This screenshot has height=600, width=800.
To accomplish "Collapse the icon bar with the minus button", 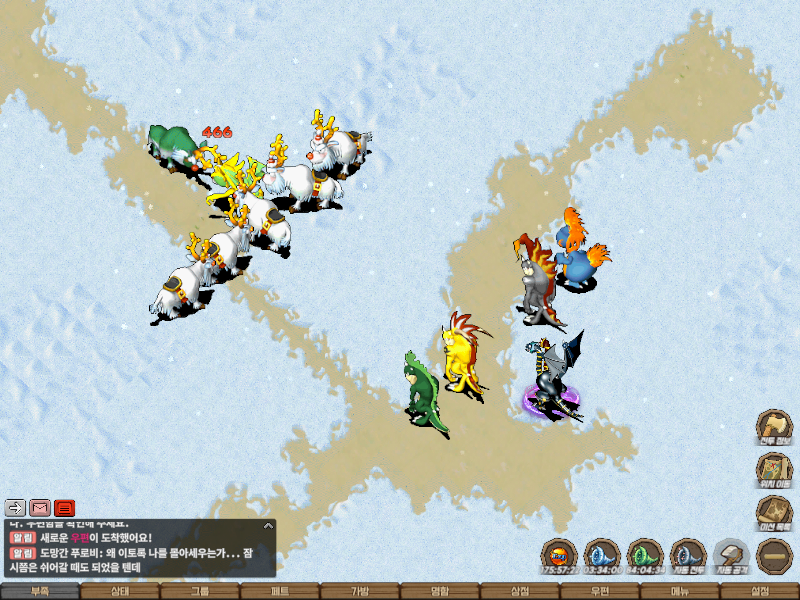I will (x=774, y=555).
